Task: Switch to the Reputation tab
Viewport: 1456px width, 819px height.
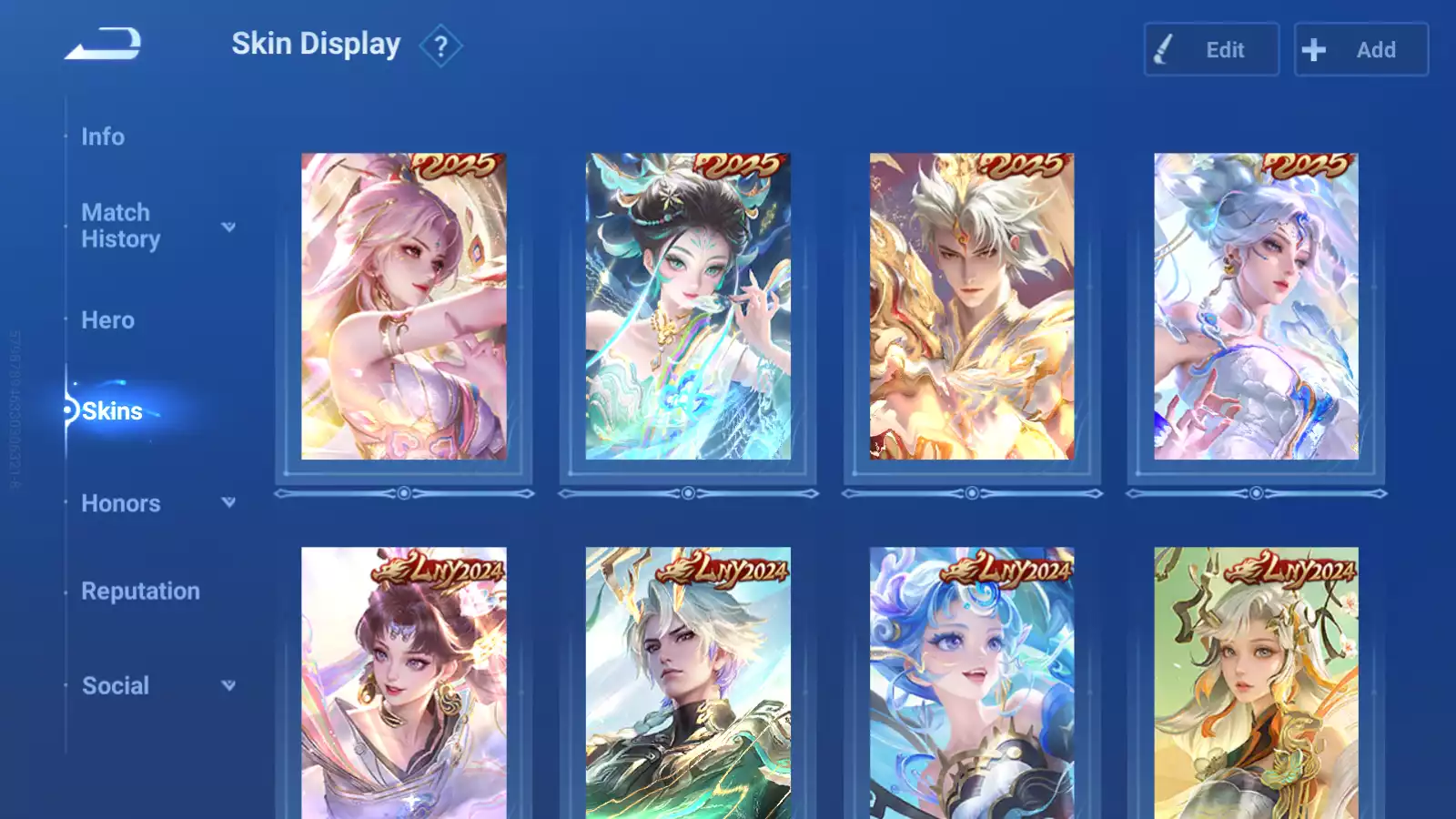Action: 140,591
